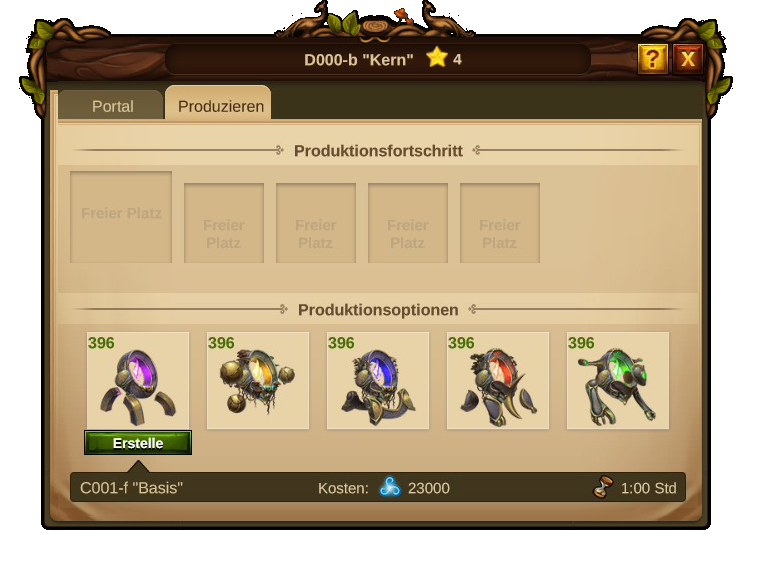Viewport: 771px width, 567px height.
Task: Open the question mark help button
Action: (x=652, y=59)
